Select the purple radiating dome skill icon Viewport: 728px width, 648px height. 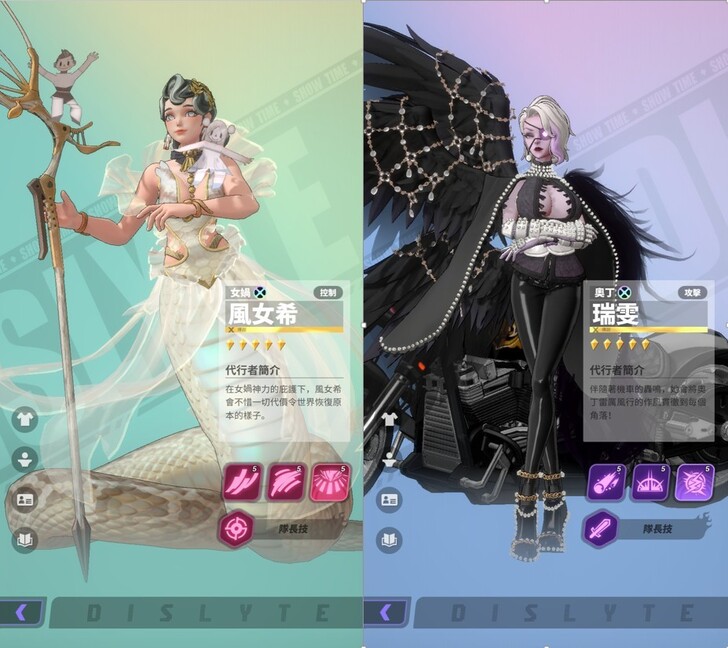651,482
